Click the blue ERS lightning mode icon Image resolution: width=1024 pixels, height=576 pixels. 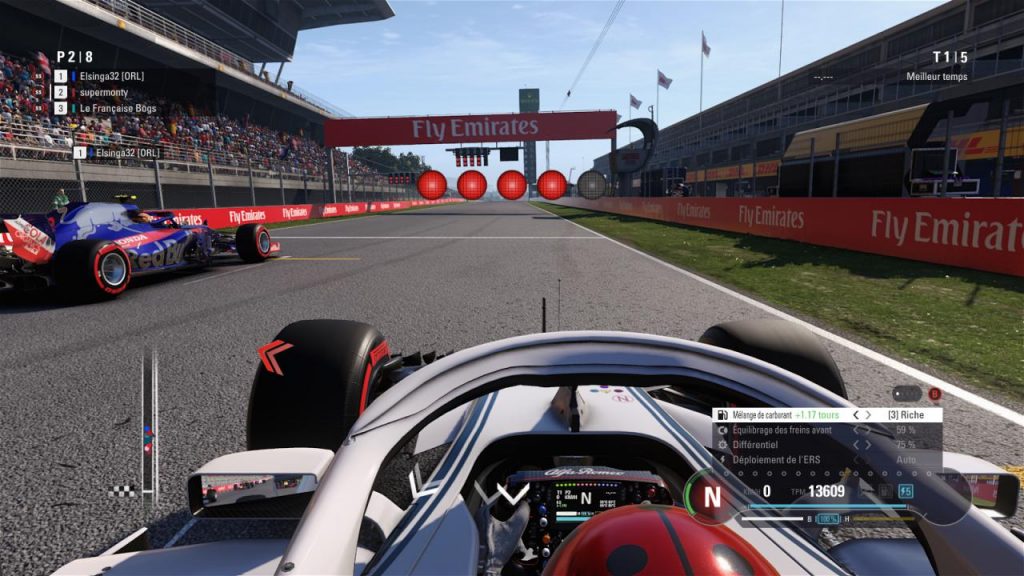(905, 491)
